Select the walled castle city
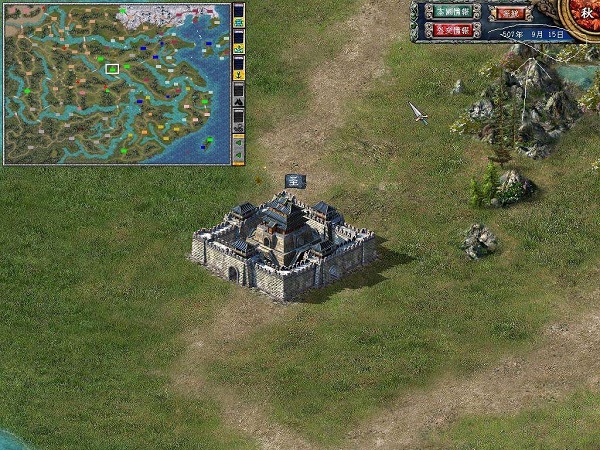This screenshot has width=600, height=450. point(284,247)
